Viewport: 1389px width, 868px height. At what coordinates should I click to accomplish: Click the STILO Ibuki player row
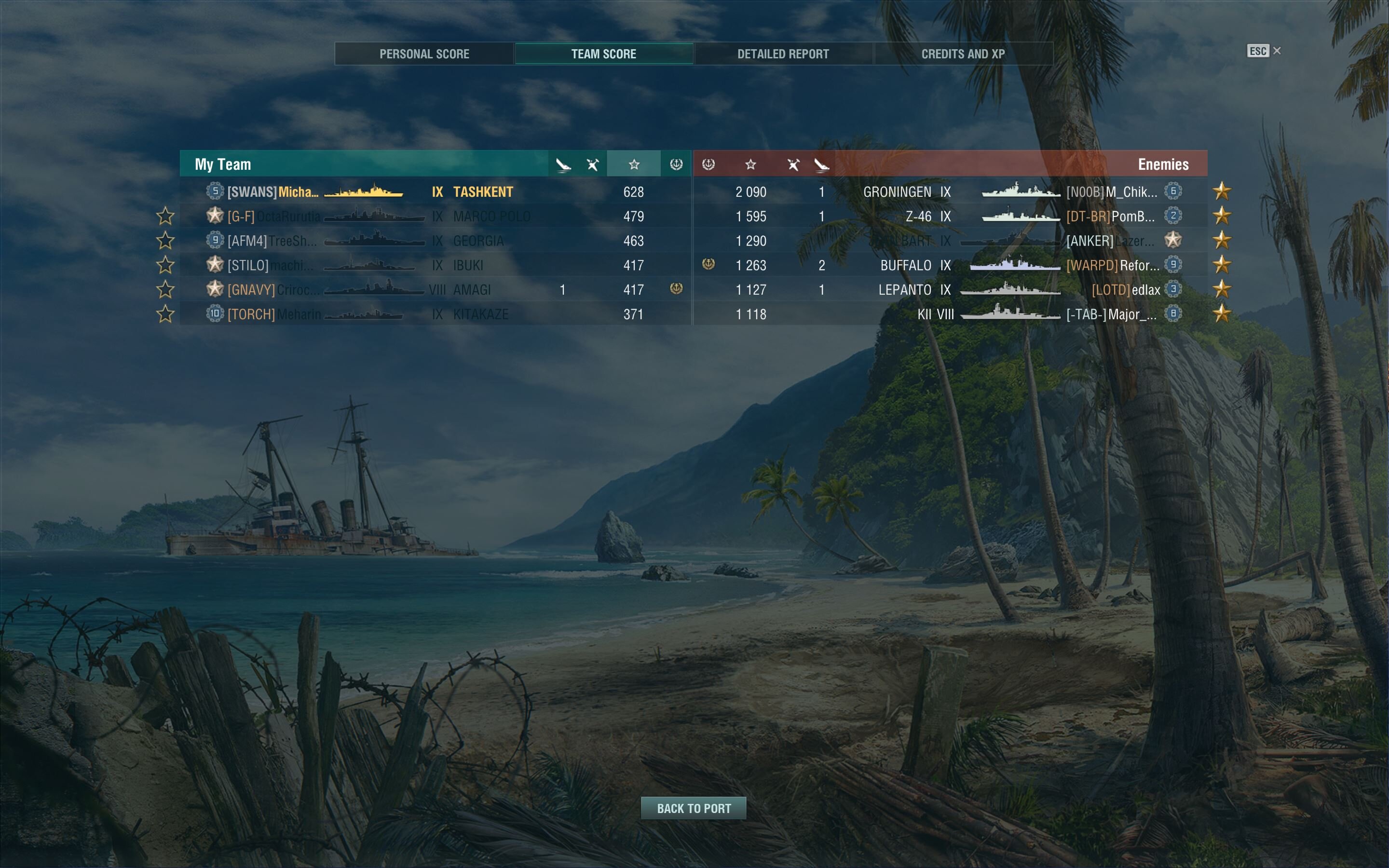[435, 265]
